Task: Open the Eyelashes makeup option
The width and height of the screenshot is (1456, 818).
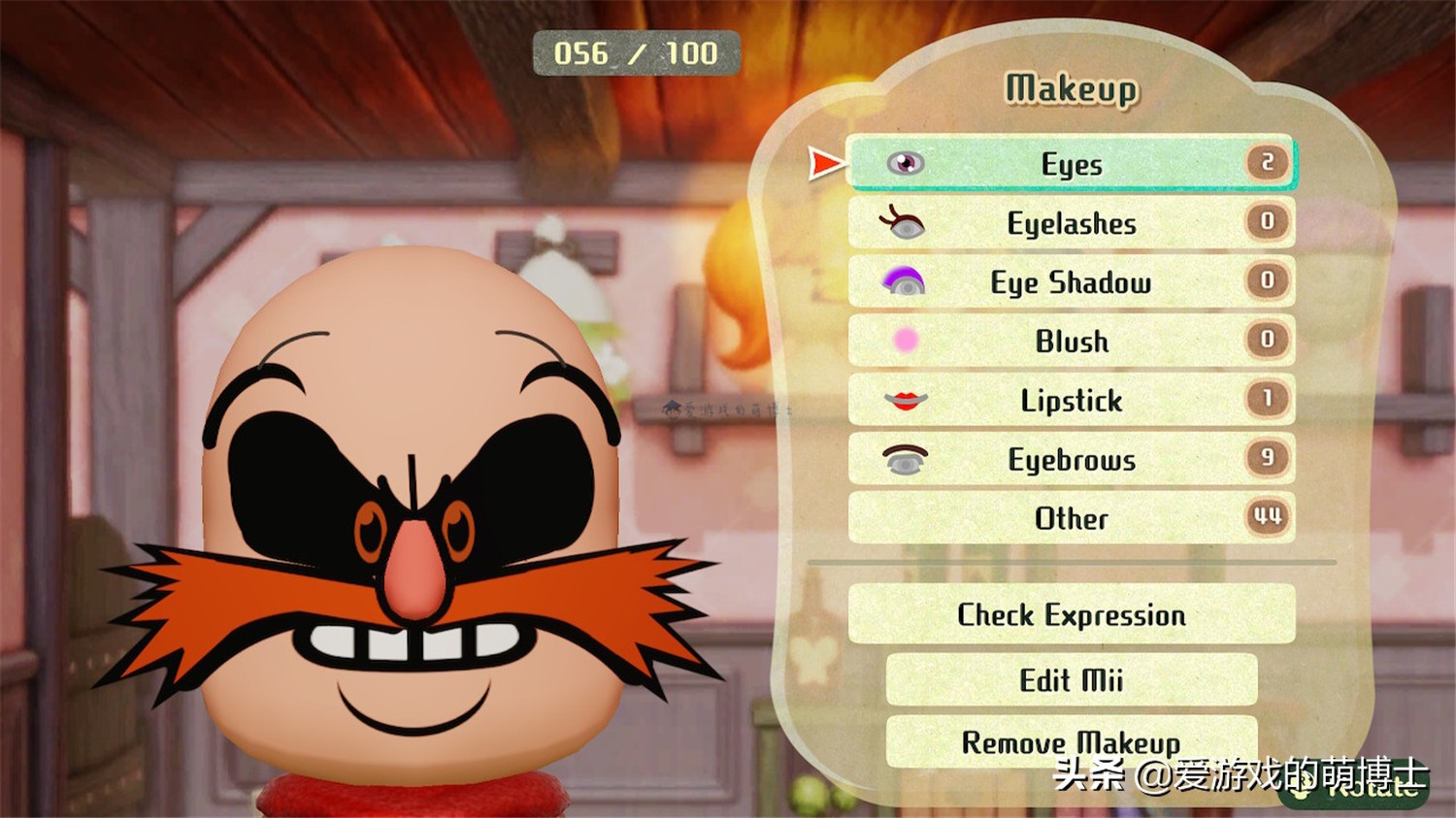Action: coord(1071,223)
